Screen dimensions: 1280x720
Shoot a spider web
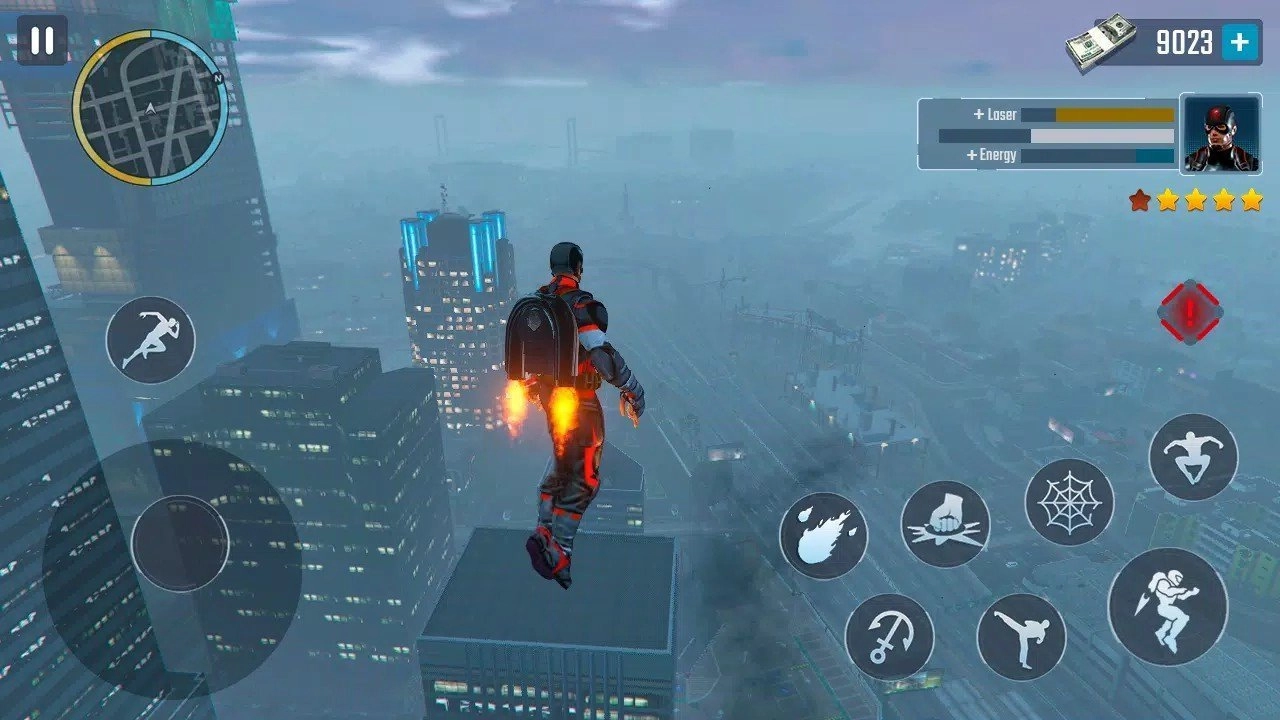[1069, 502]
